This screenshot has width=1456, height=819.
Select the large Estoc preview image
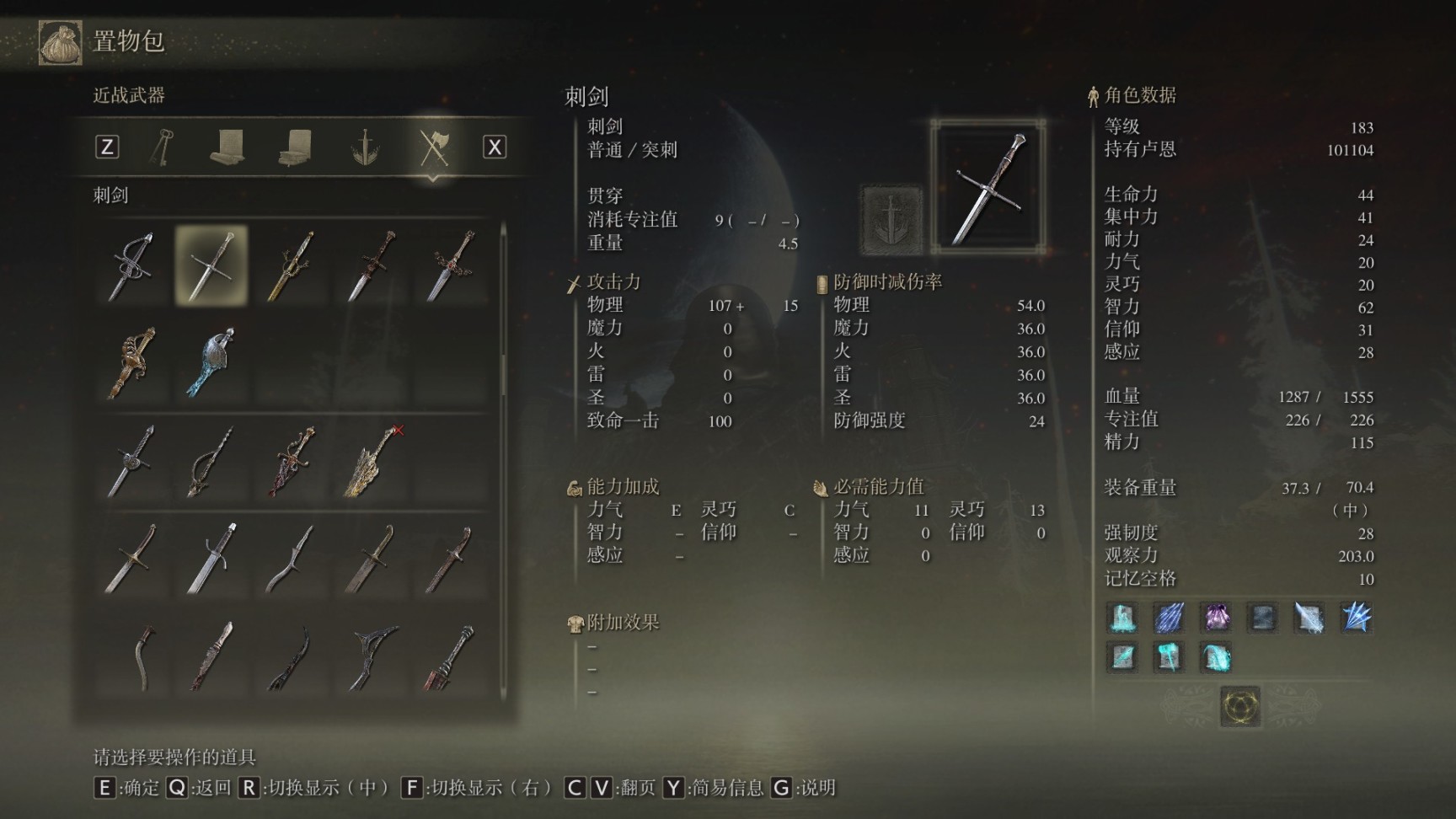click(x=988, y=186)
